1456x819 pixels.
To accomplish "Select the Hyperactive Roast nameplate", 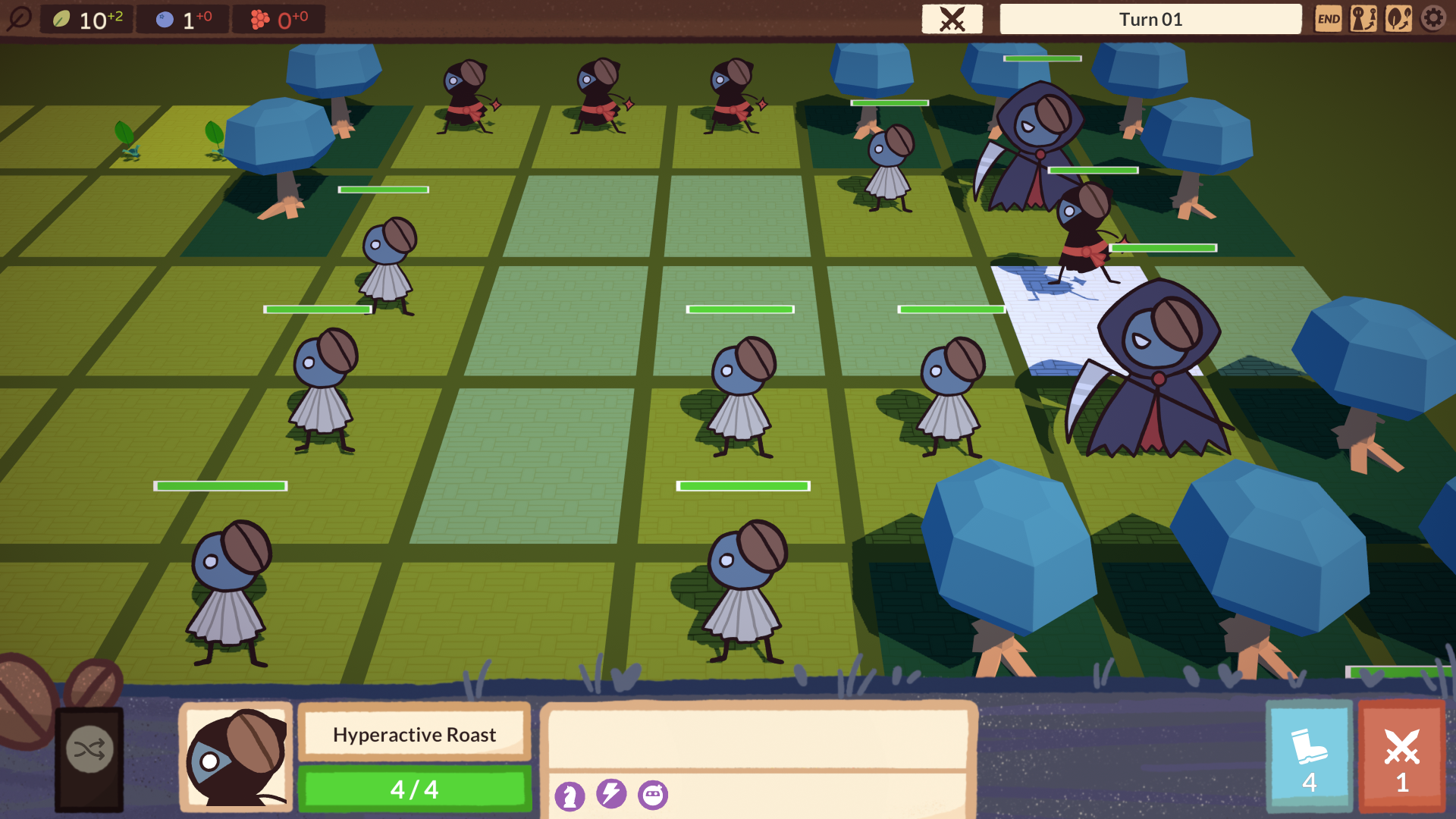I will tap(414, 734).
